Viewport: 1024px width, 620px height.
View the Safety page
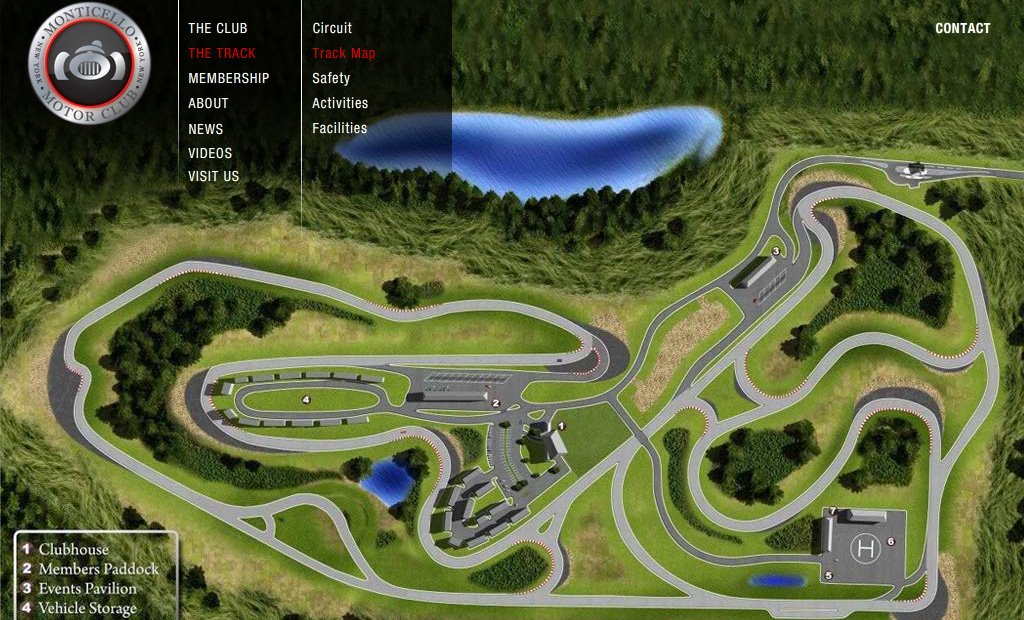coord(331,78)
